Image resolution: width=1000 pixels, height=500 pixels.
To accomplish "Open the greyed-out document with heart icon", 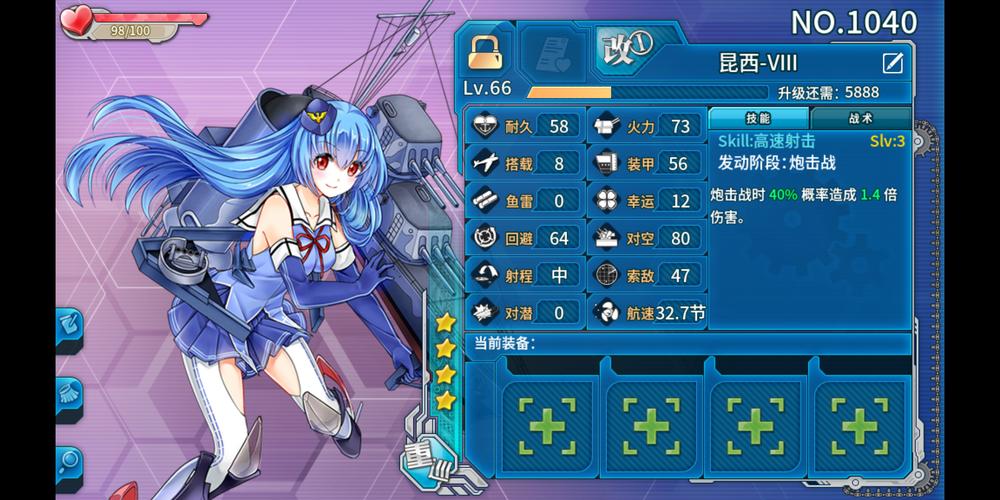I will [553, 53].
